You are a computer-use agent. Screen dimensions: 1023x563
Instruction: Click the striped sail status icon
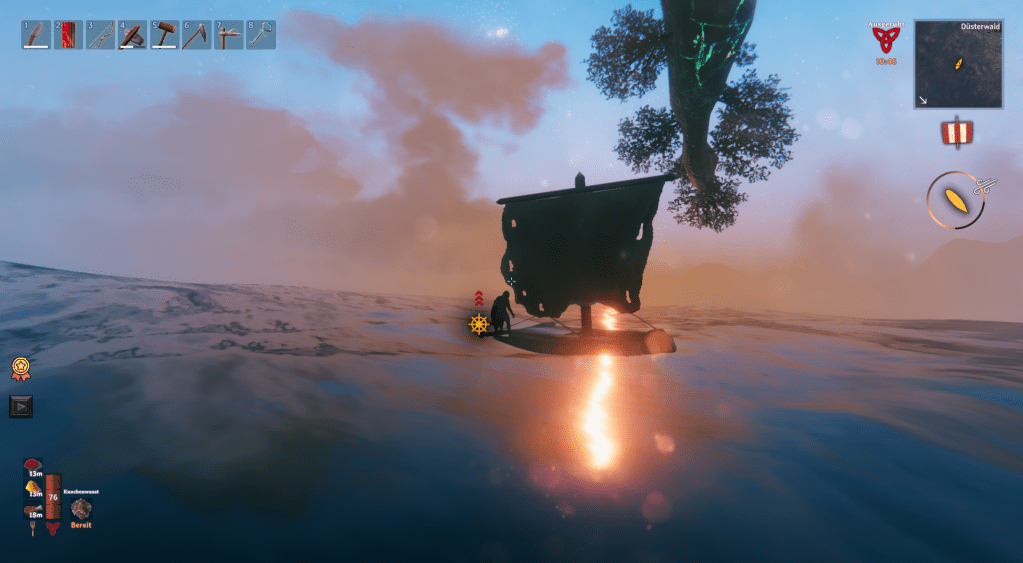(957, 132)
